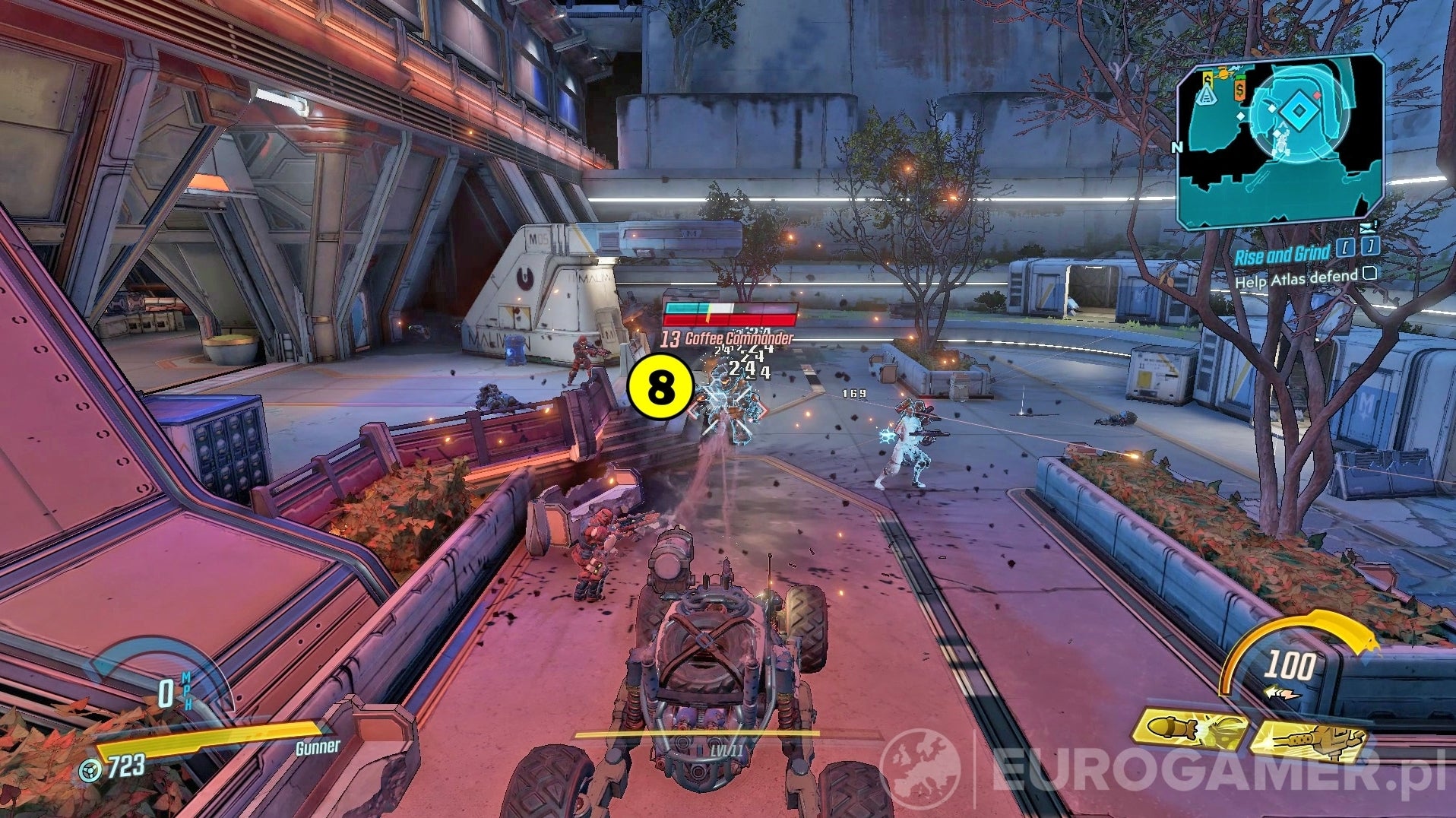Click the Coffee Commander health bar

coord(730,313)
